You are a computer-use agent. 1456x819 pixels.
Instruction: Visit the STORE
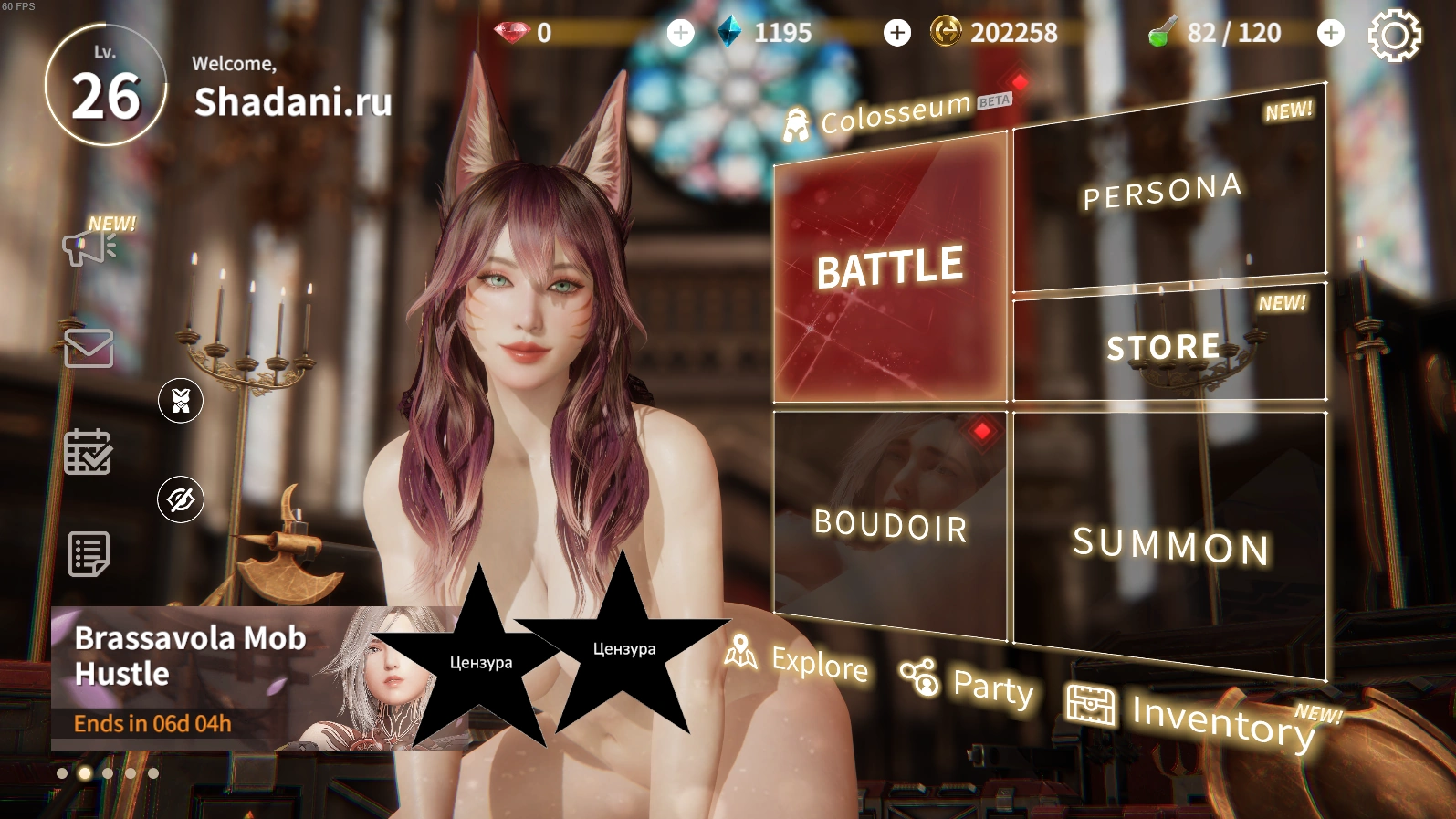coord(1168,345)
